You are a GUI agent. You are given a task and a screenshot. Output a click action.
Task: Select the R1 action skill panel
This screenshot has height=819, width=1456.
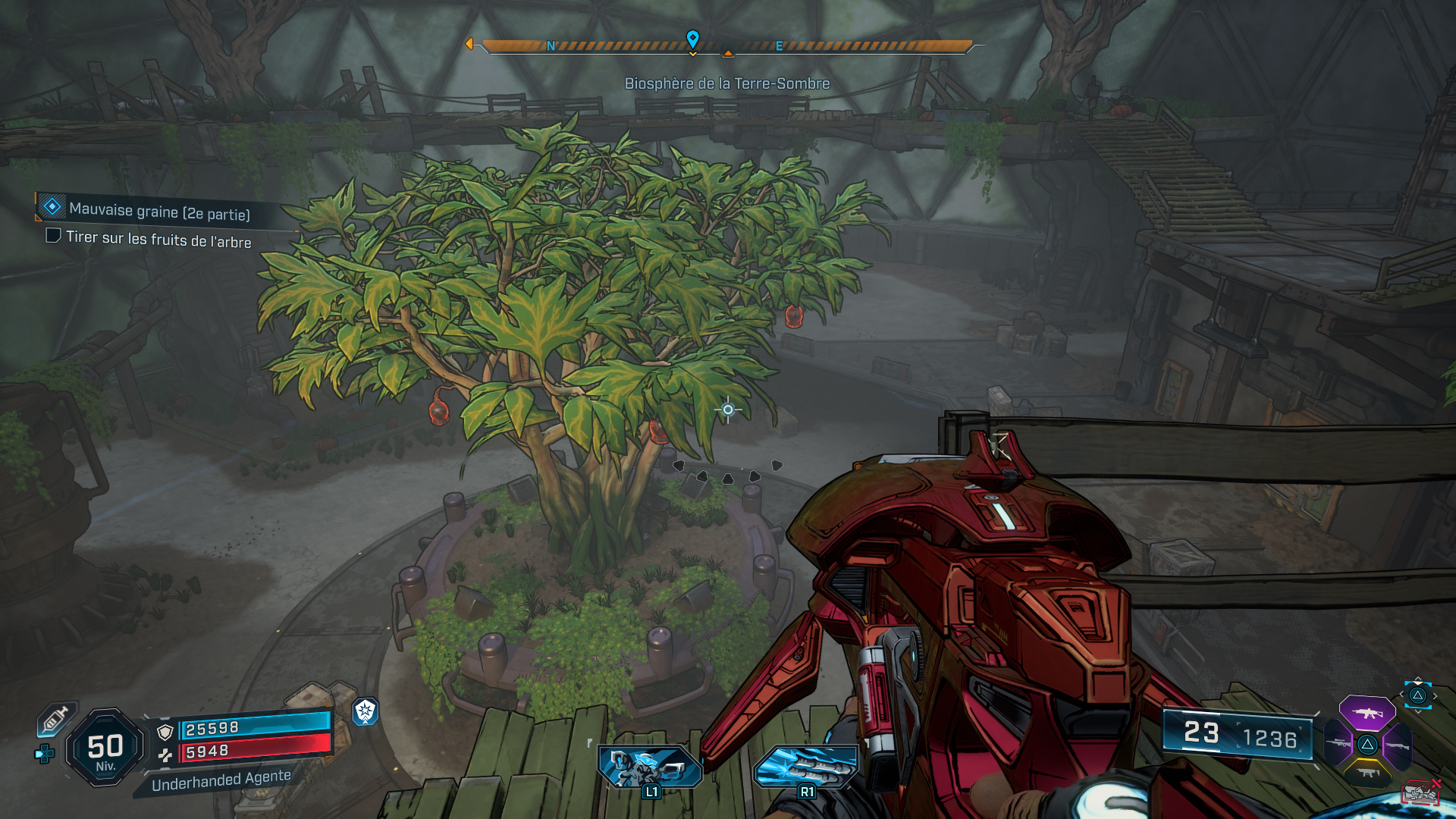(x=806, y=767)
